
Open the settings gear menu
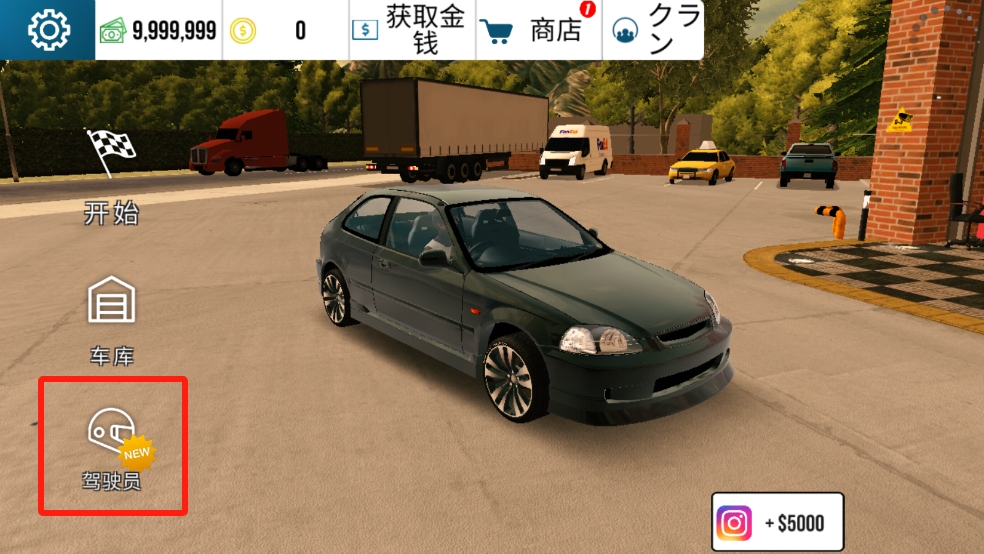pos(47,30)
